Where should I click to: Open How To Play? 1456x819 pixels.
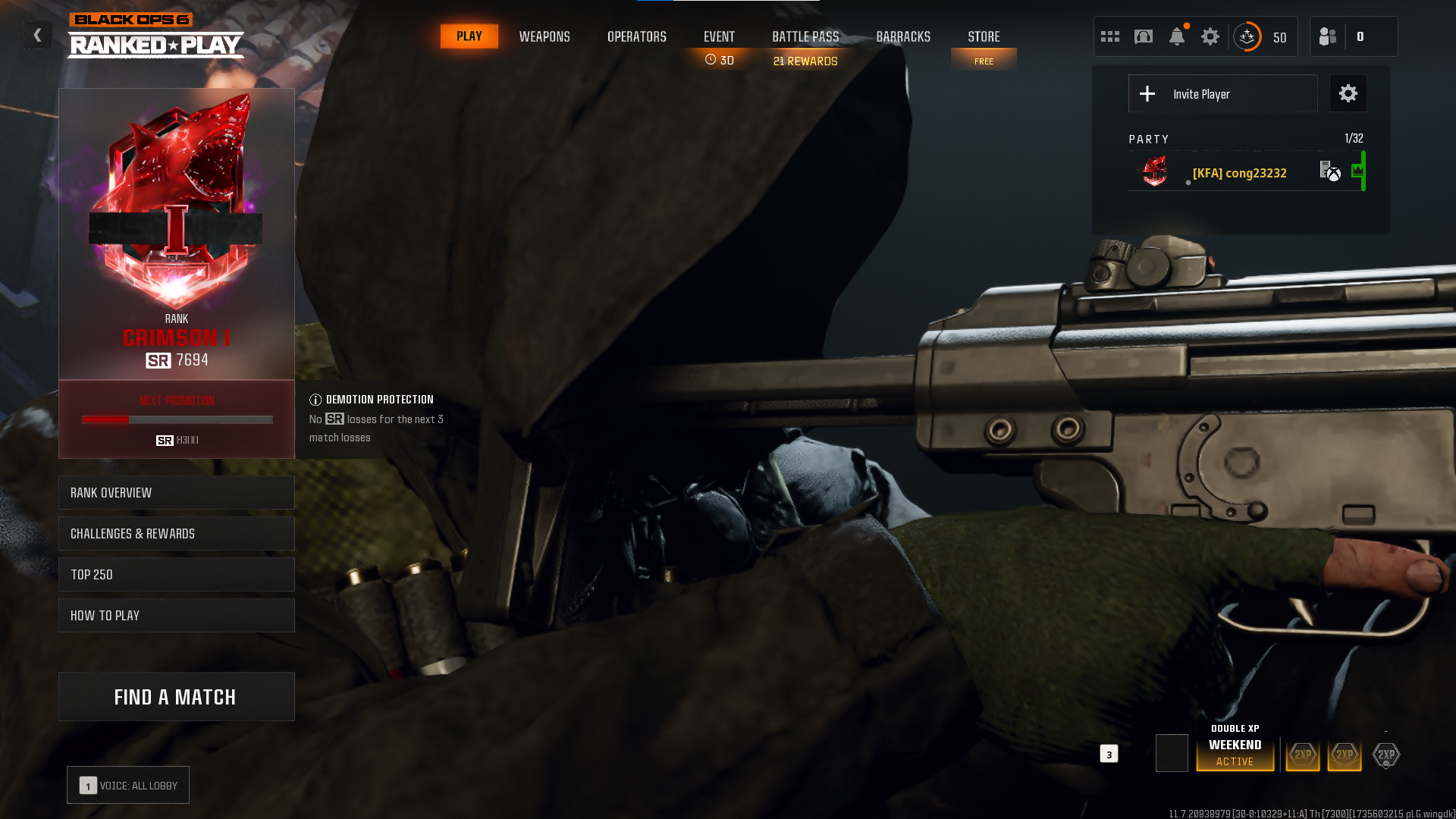[177, 616]
